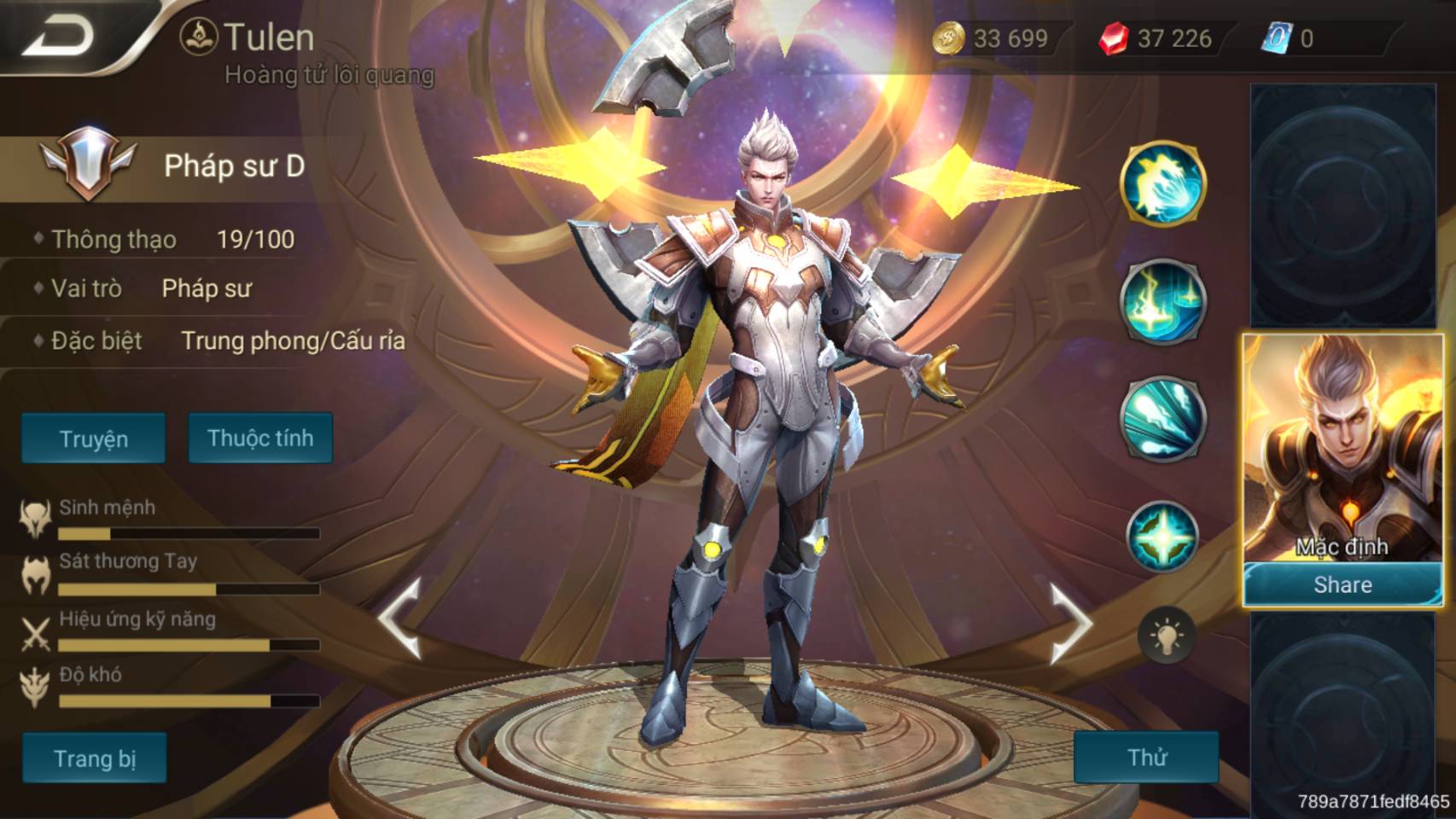
Task: Click the Pháp sư D rank badge
Action: (88, 164)
